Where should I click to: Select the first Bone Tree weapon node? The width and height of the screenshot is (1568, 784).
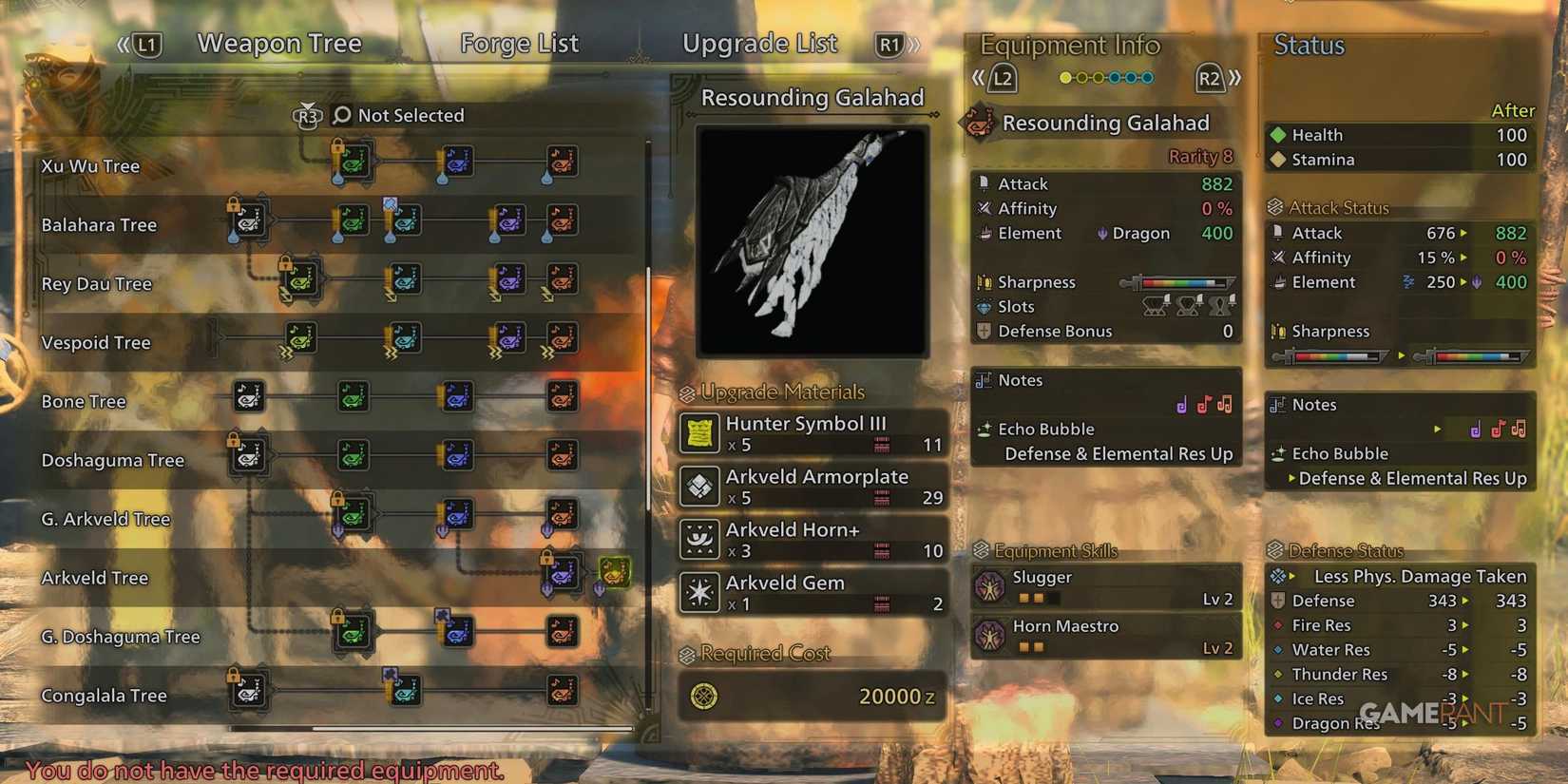coord(247,398)
